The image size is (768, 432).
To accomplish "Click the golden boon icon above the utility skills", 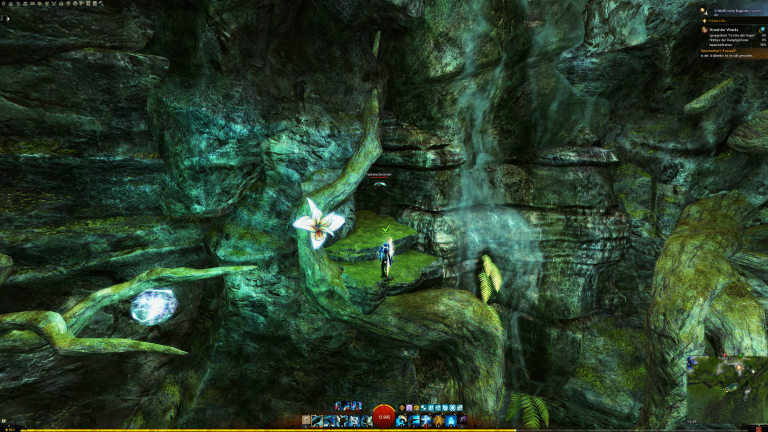I will [402, 408].
